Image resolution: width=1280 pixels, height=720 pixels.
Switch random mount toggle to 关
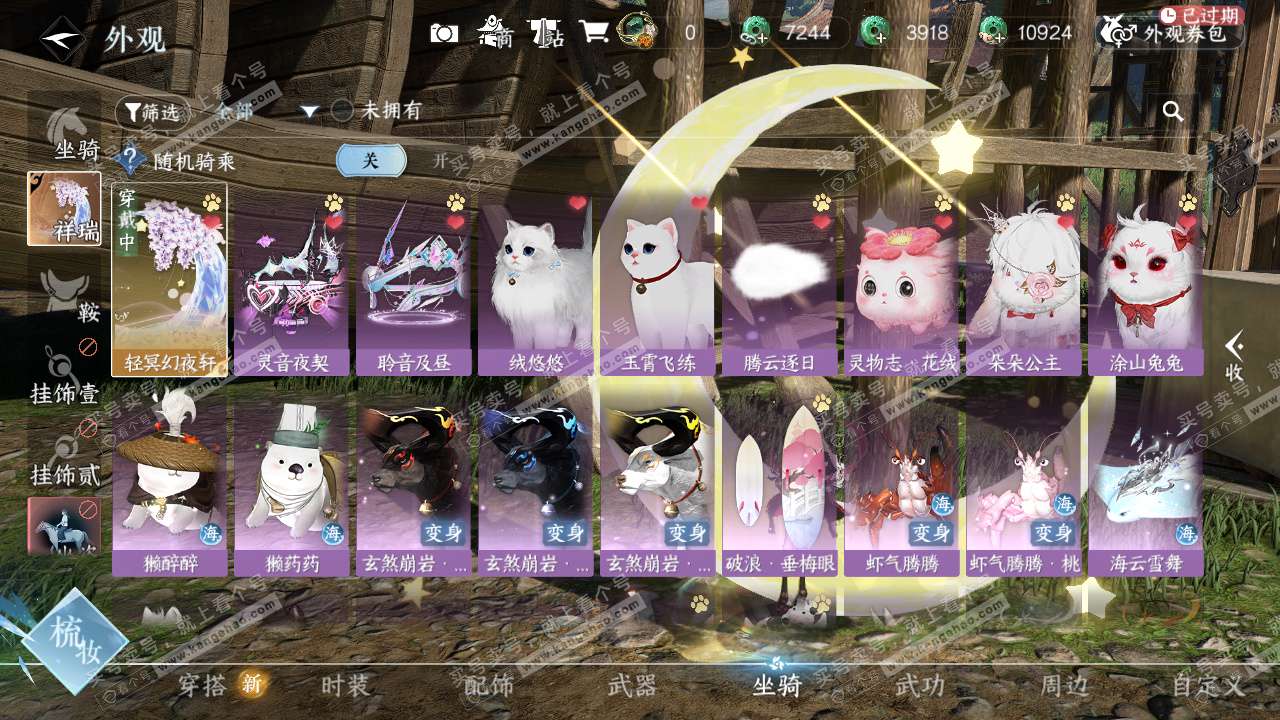[371, 160]
